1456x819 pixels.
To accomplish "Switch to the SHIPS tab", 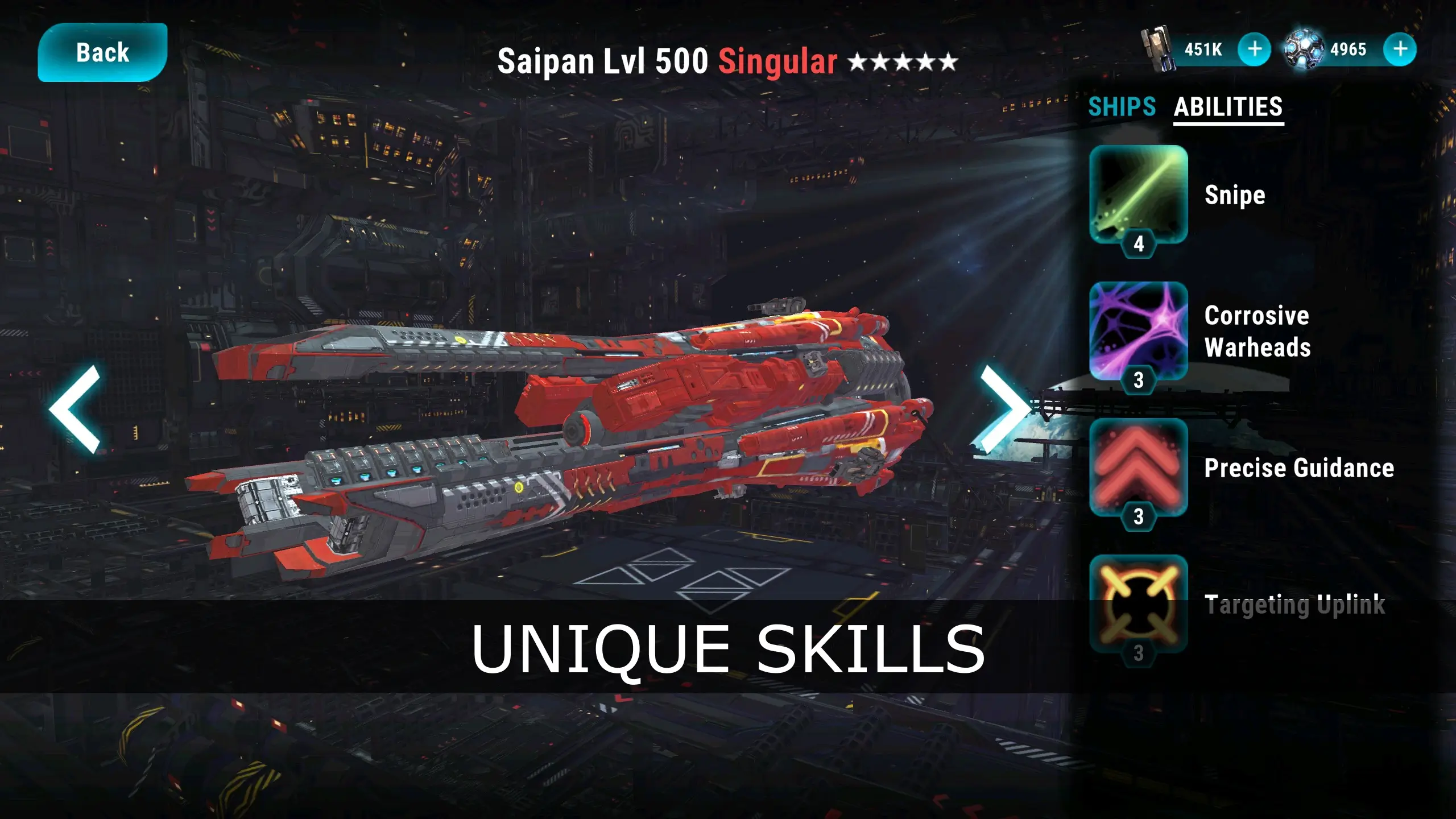I will [1122, 106].
